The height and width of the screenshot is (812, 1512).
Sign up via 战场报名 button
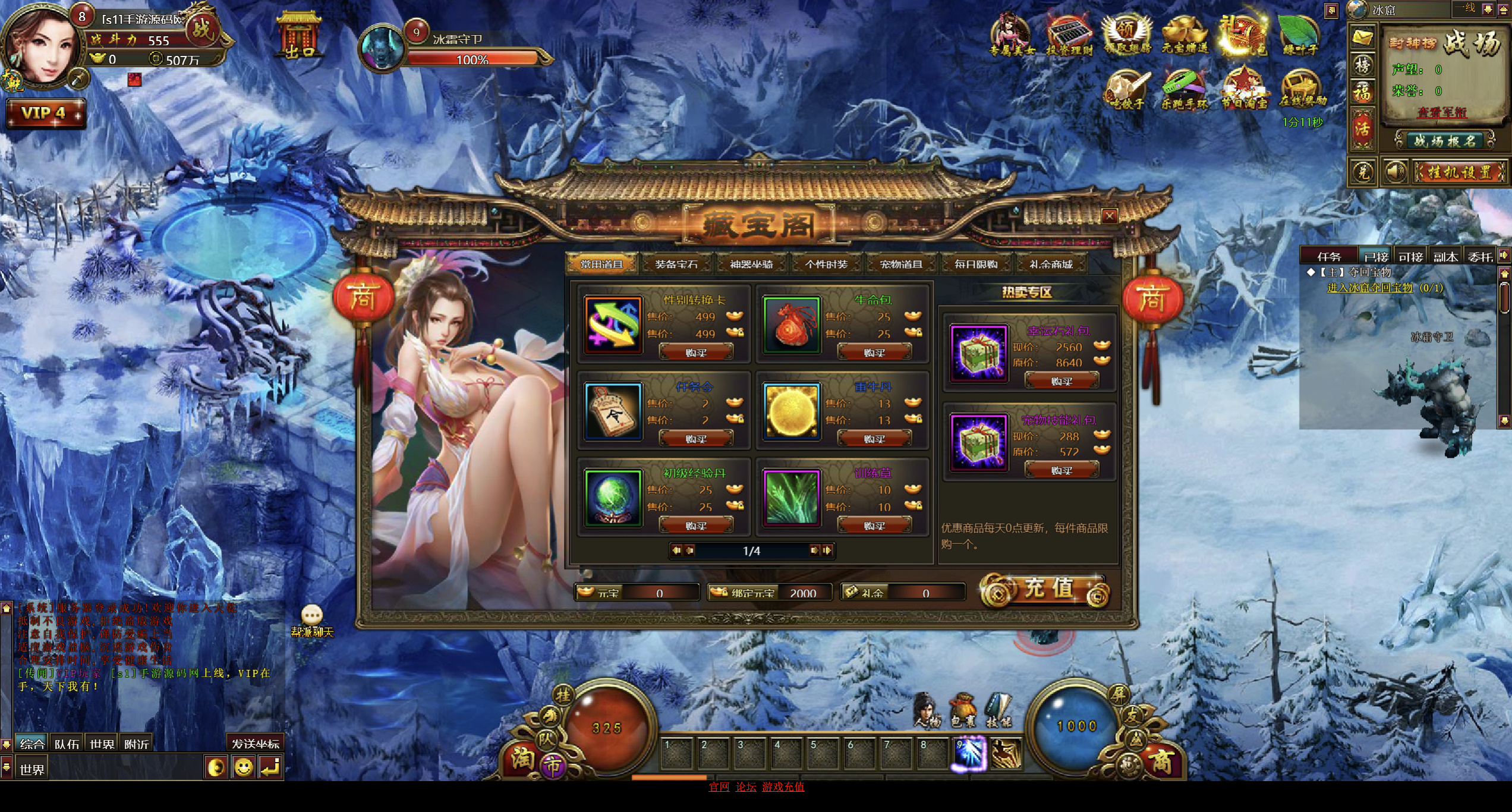[x=1444, y=141]
